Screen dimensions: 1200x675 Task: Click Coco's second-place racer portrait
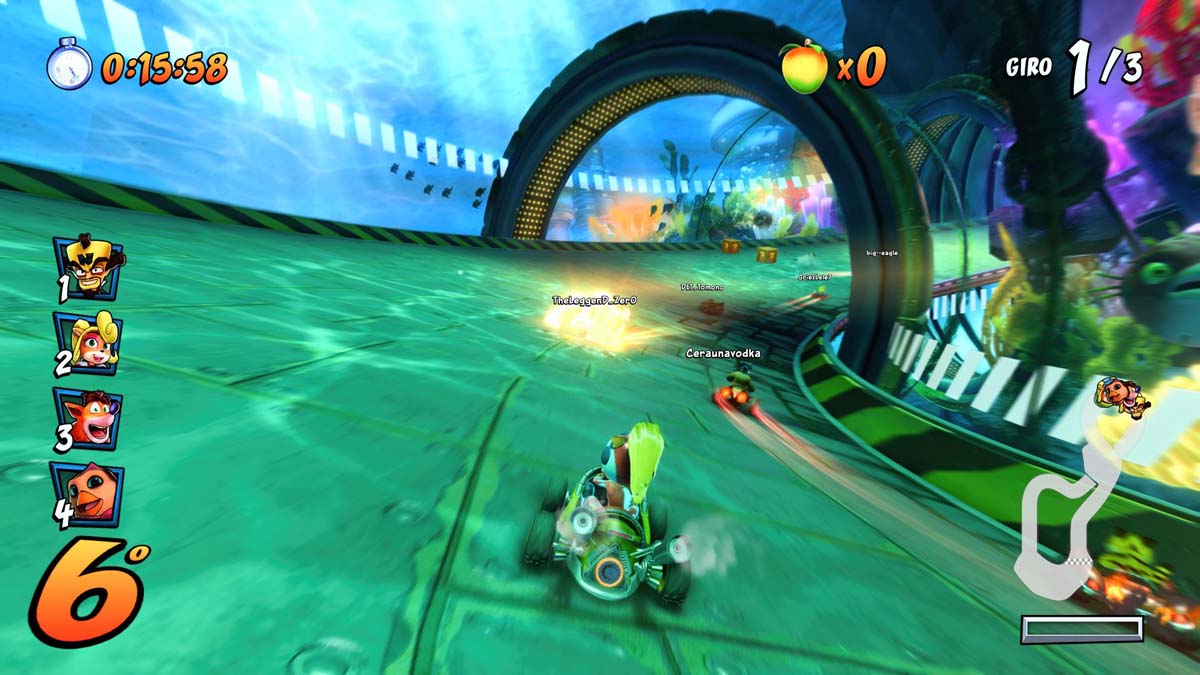(90, 342)
